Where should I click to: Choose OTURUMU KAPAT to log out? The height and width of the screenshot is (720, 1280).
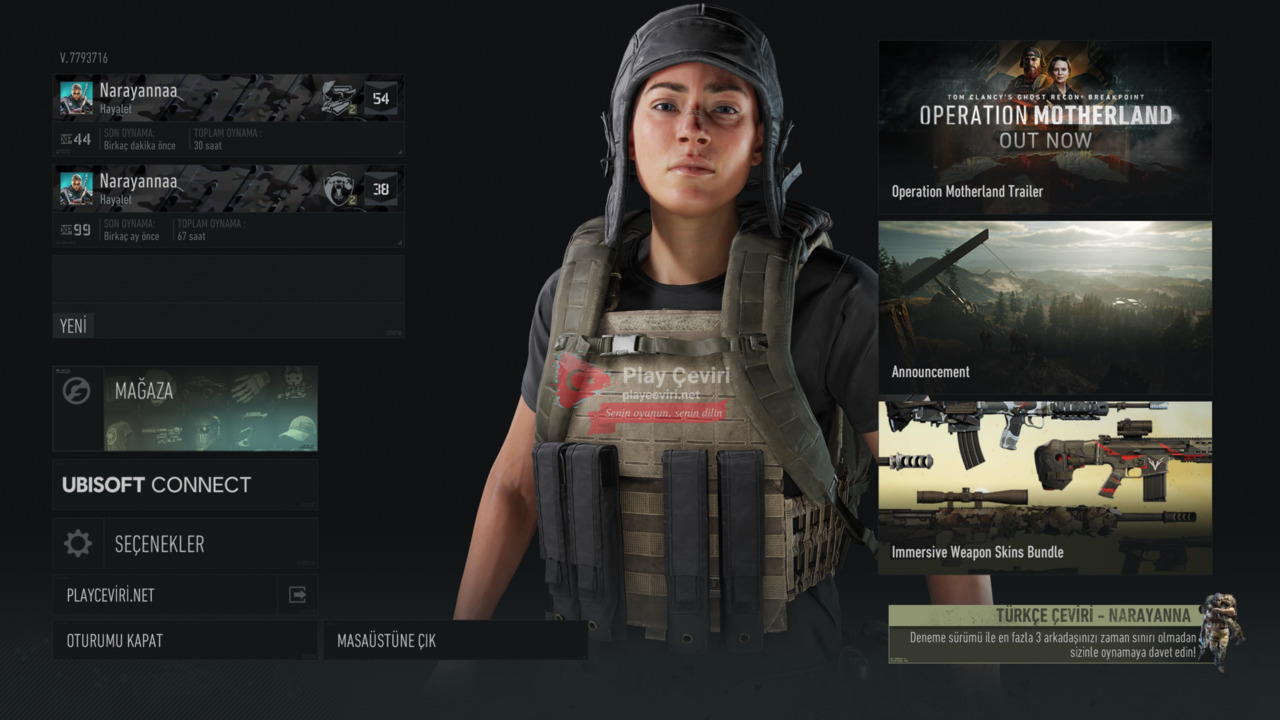(185, 641)
